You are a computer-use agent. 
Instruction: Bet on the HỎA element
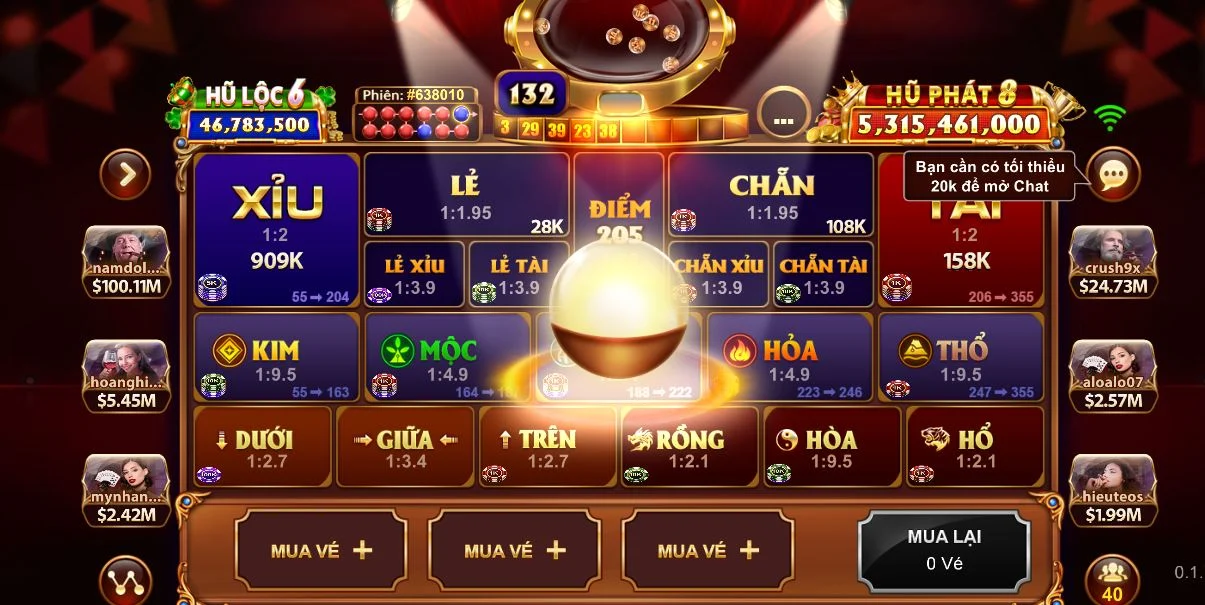click(789, 357)
